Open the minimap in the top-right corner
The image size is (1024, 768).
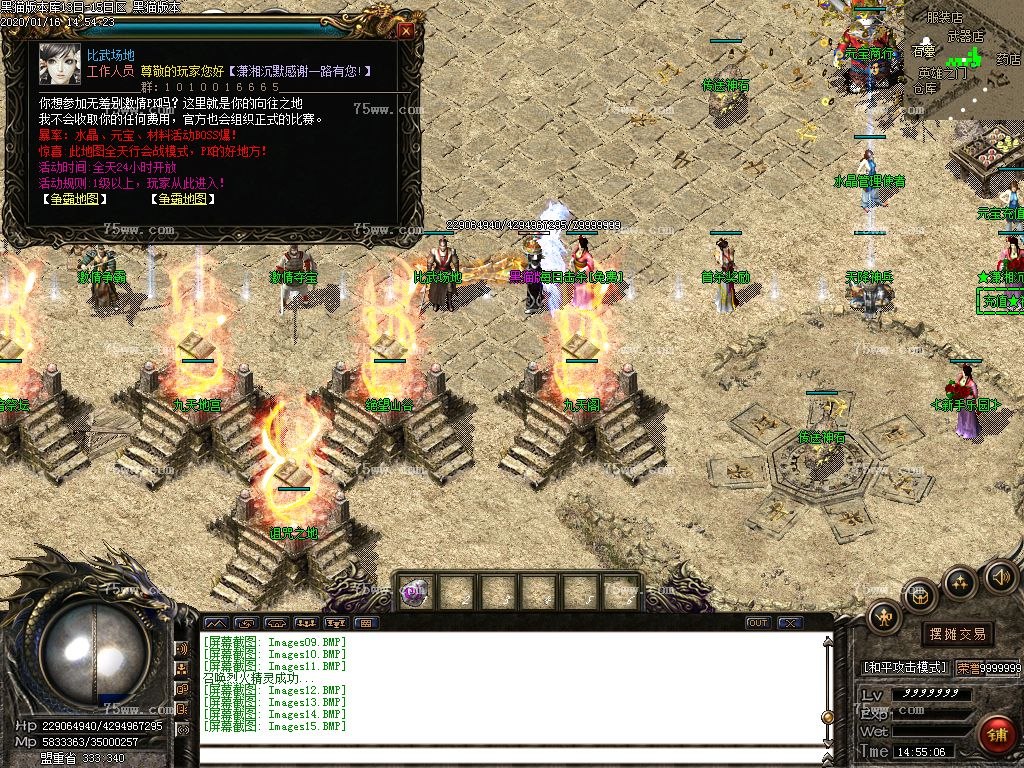(963, 60)
